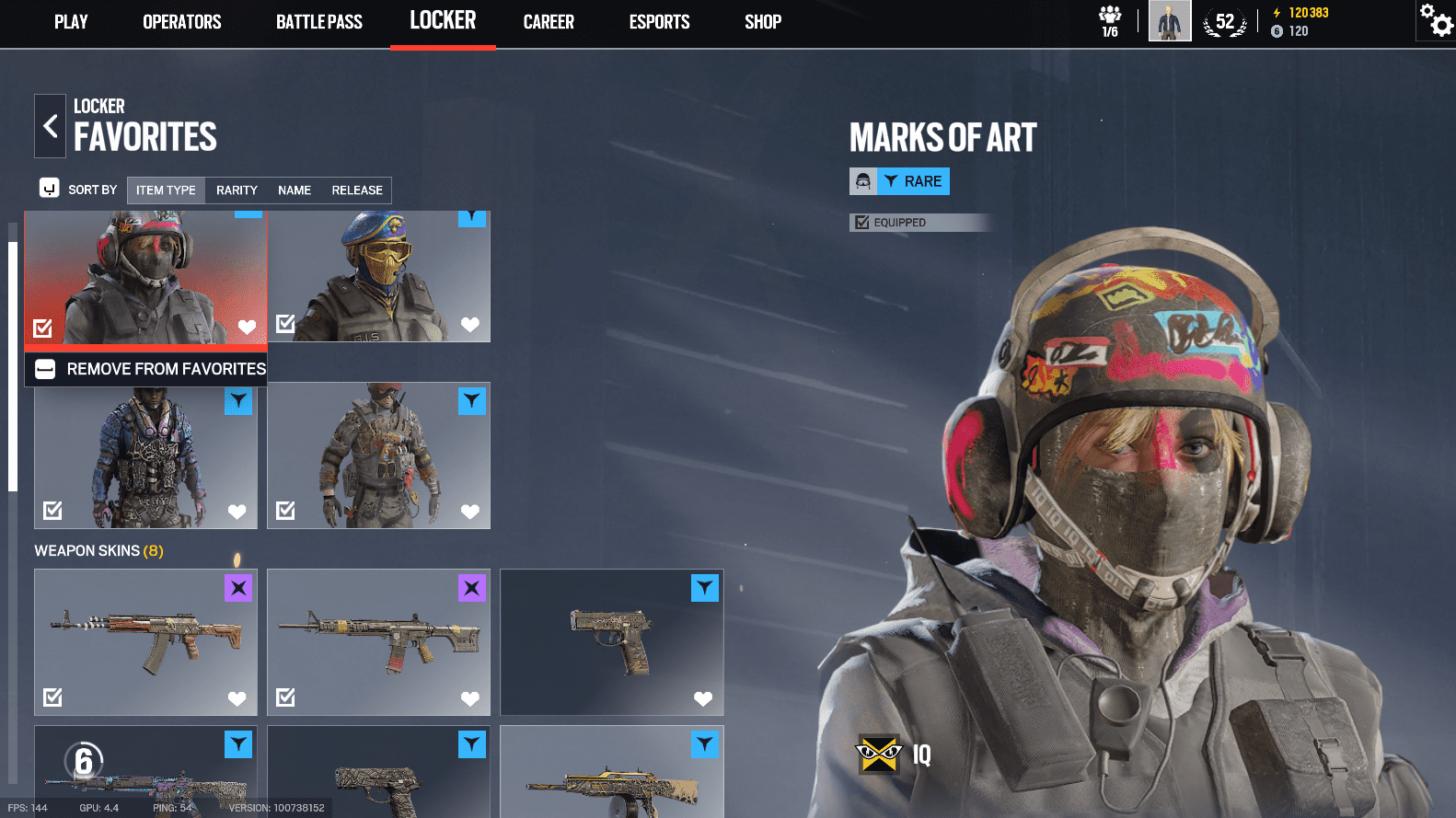Click the IQ operator icon
The image size is (1456, 818).
click(x=879, y=755)
